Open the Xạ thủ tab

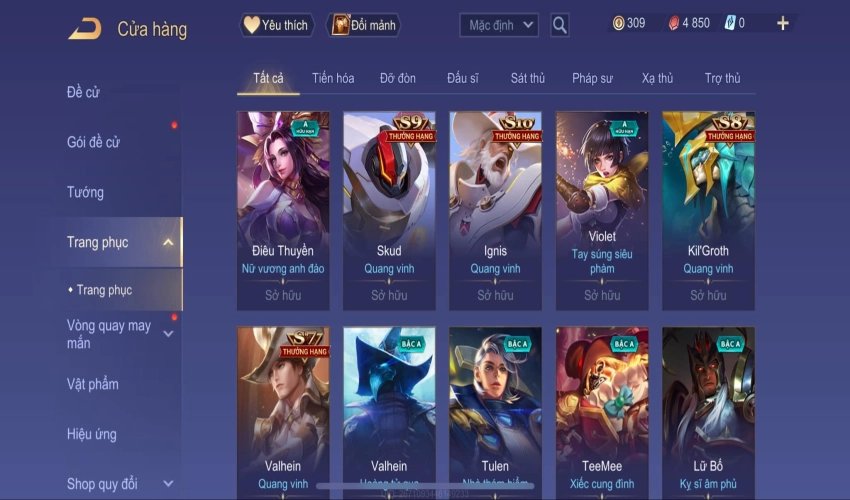(657, 78)
